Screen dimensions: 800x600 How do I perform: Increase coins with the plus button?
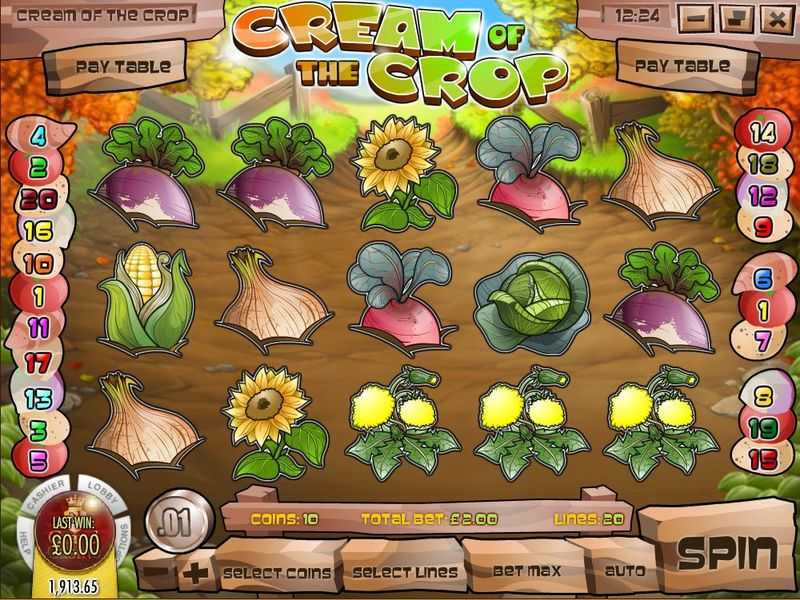pyautogui.click(x=193, y=573)
